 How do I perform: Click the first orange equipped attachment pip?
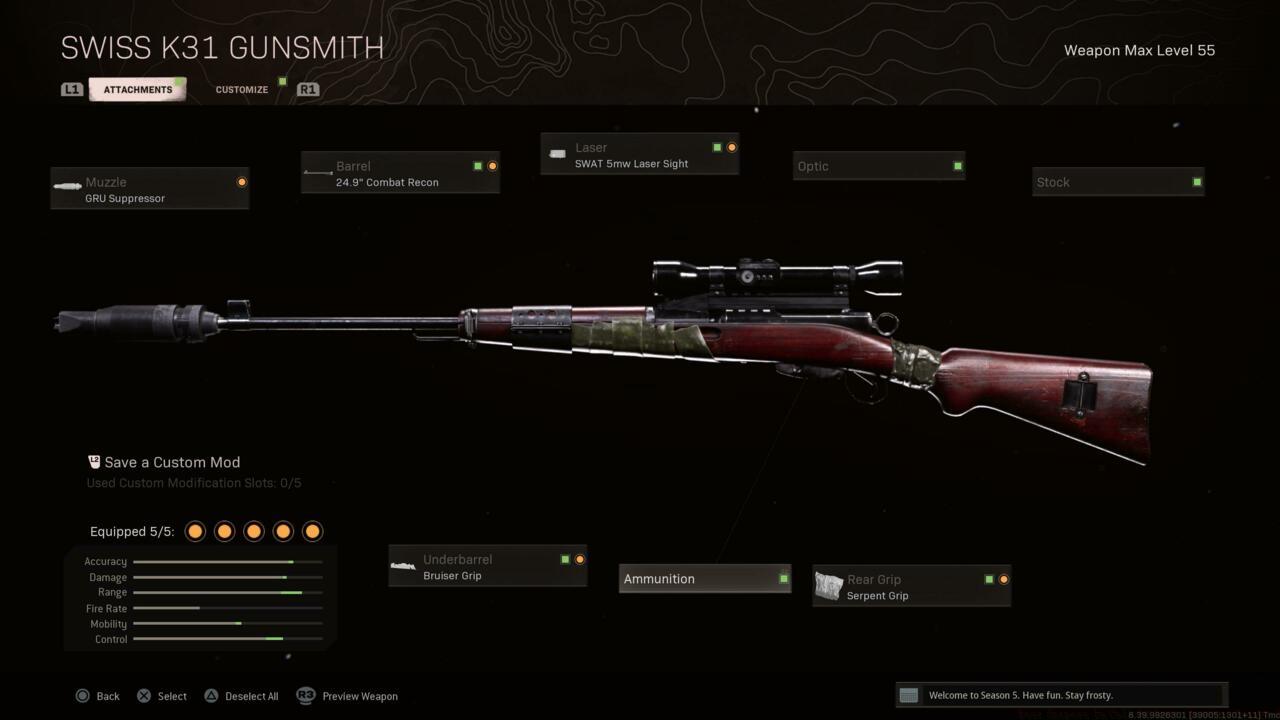195,531
